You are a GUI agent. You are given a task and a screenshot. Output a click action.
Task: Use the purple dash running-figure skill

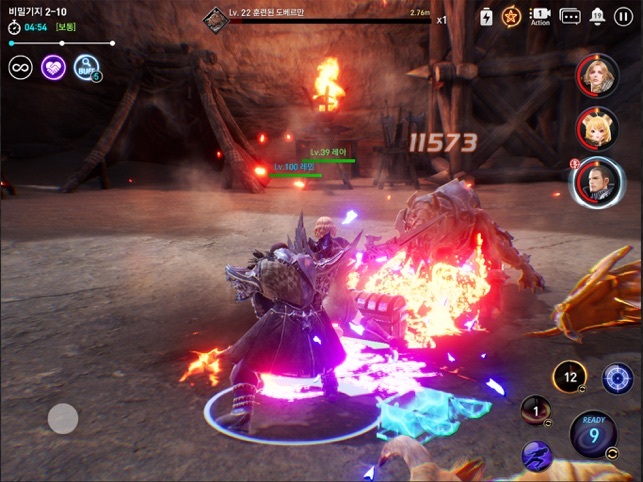click(x=537, y=455)
